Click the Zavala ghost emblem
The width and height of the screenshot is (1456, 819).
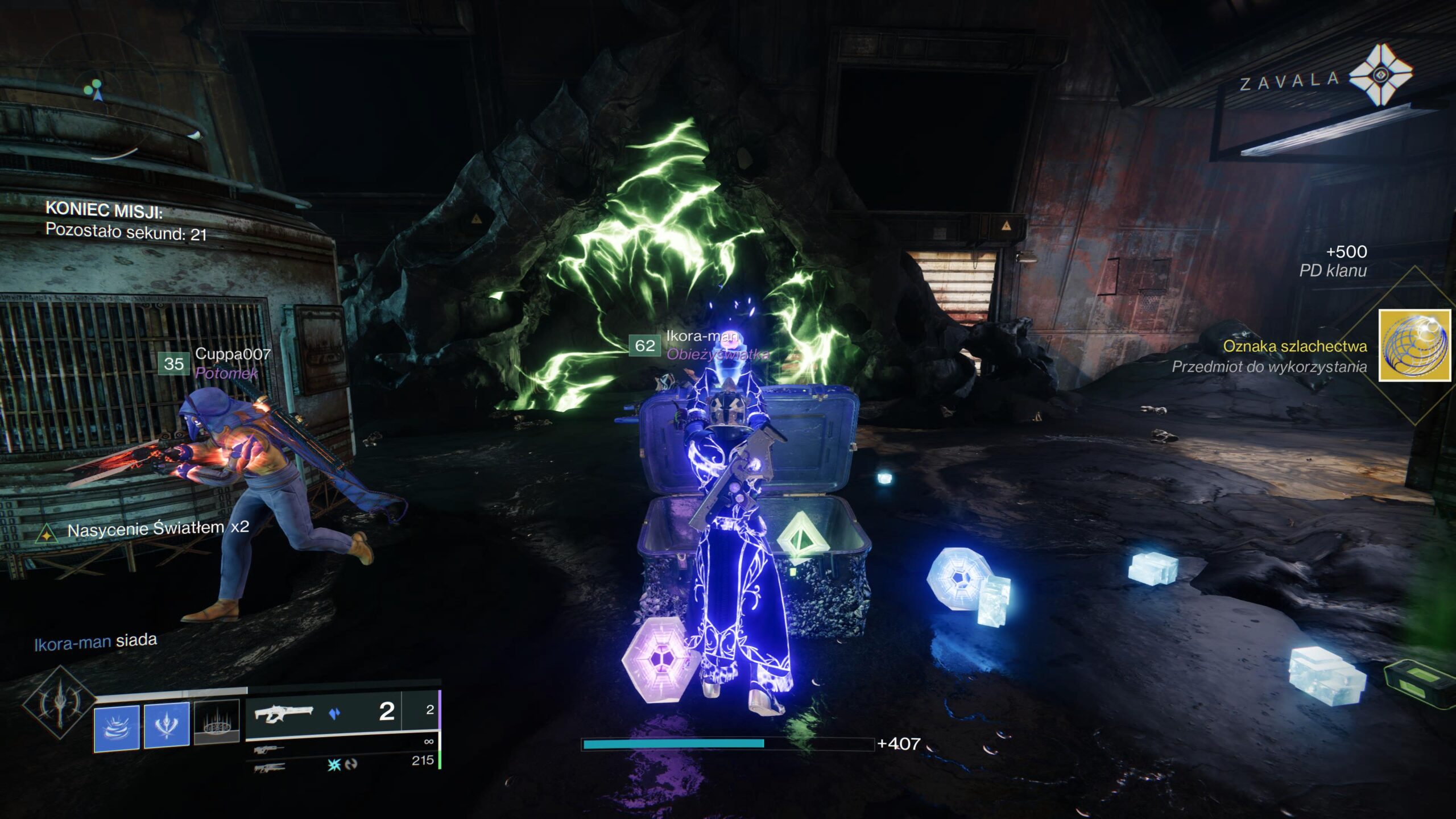coord(1380,75)
